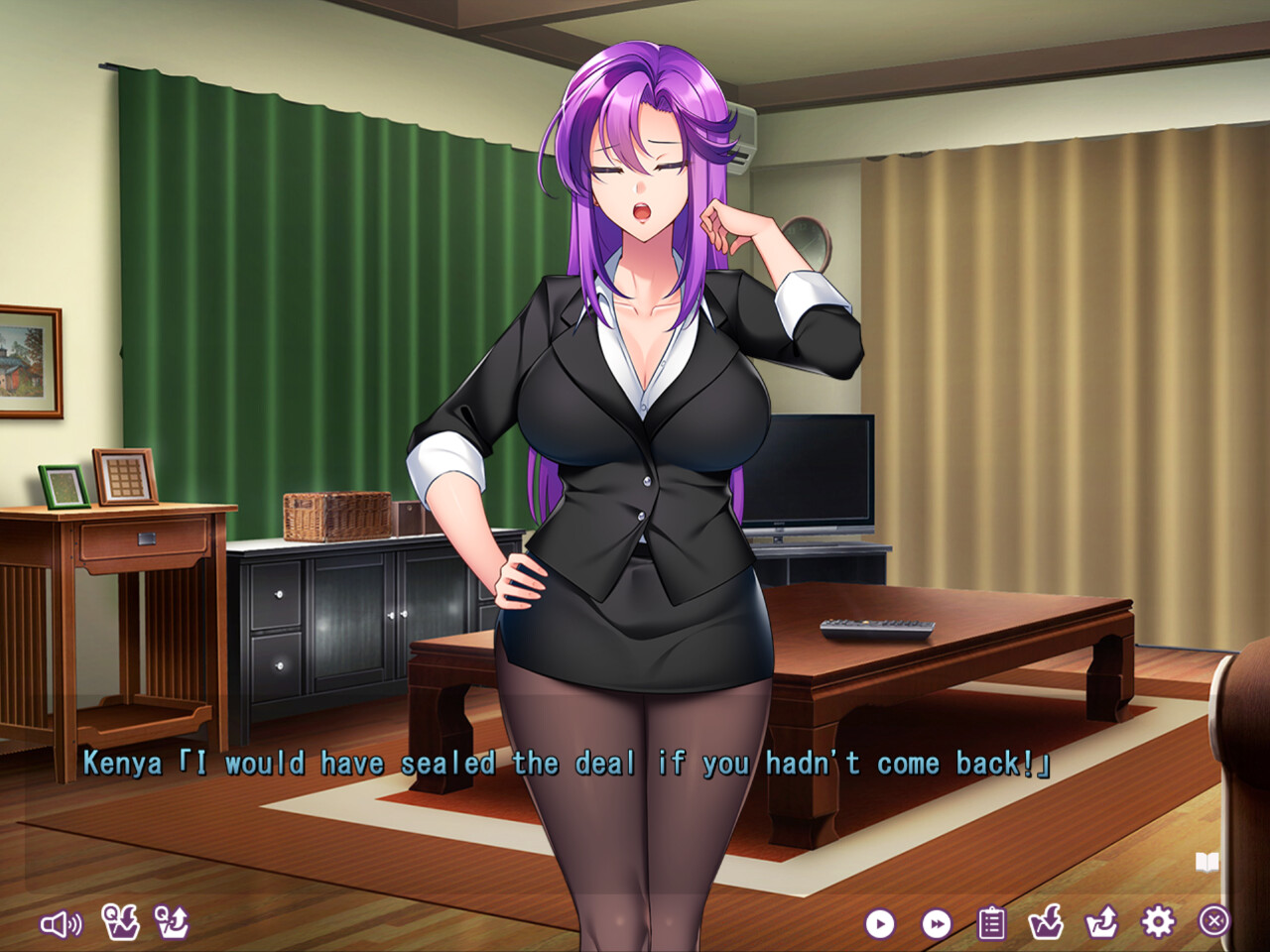
Task: Quick save using the Q down-arrow icon
Action: 120,922
